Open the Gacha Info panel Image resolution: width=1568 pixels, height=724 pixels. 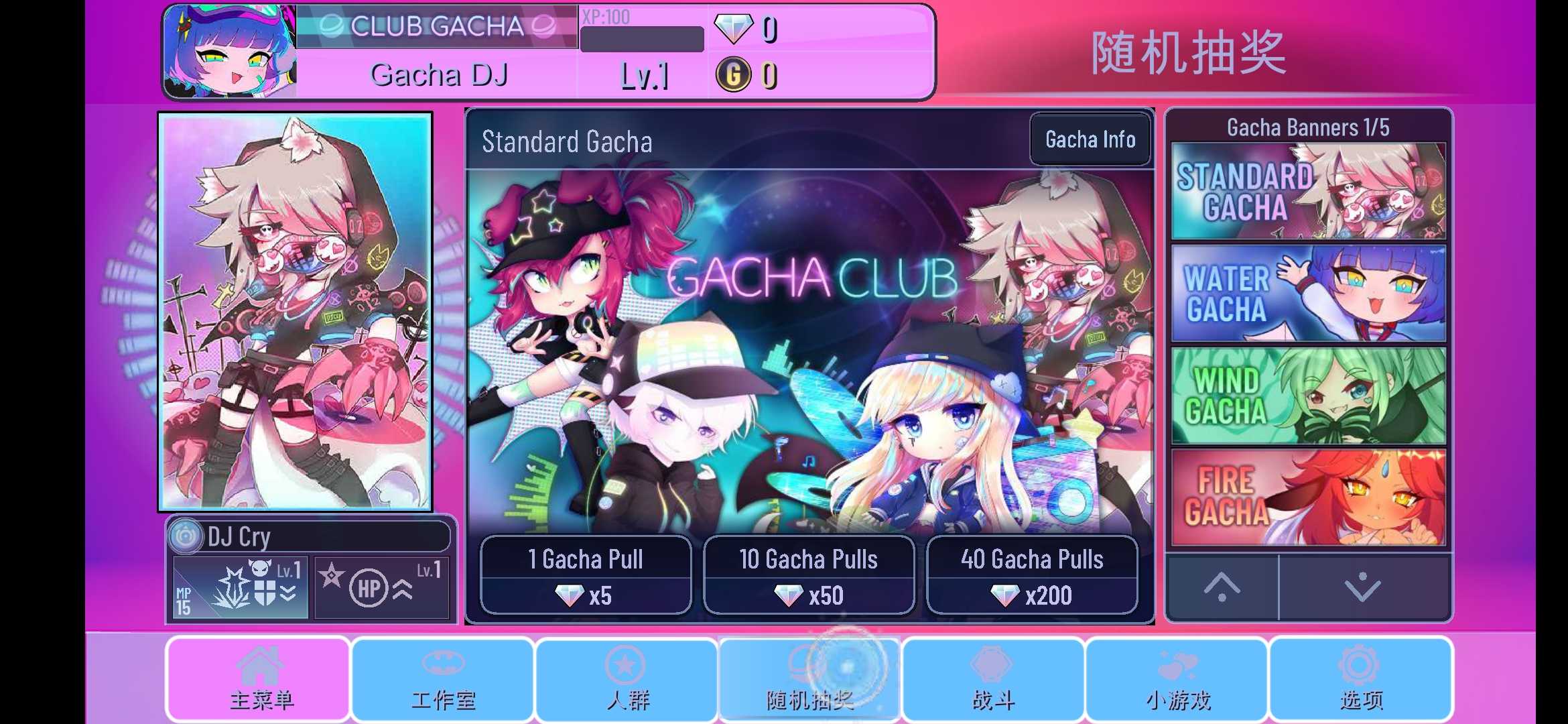pos(1090,139)
